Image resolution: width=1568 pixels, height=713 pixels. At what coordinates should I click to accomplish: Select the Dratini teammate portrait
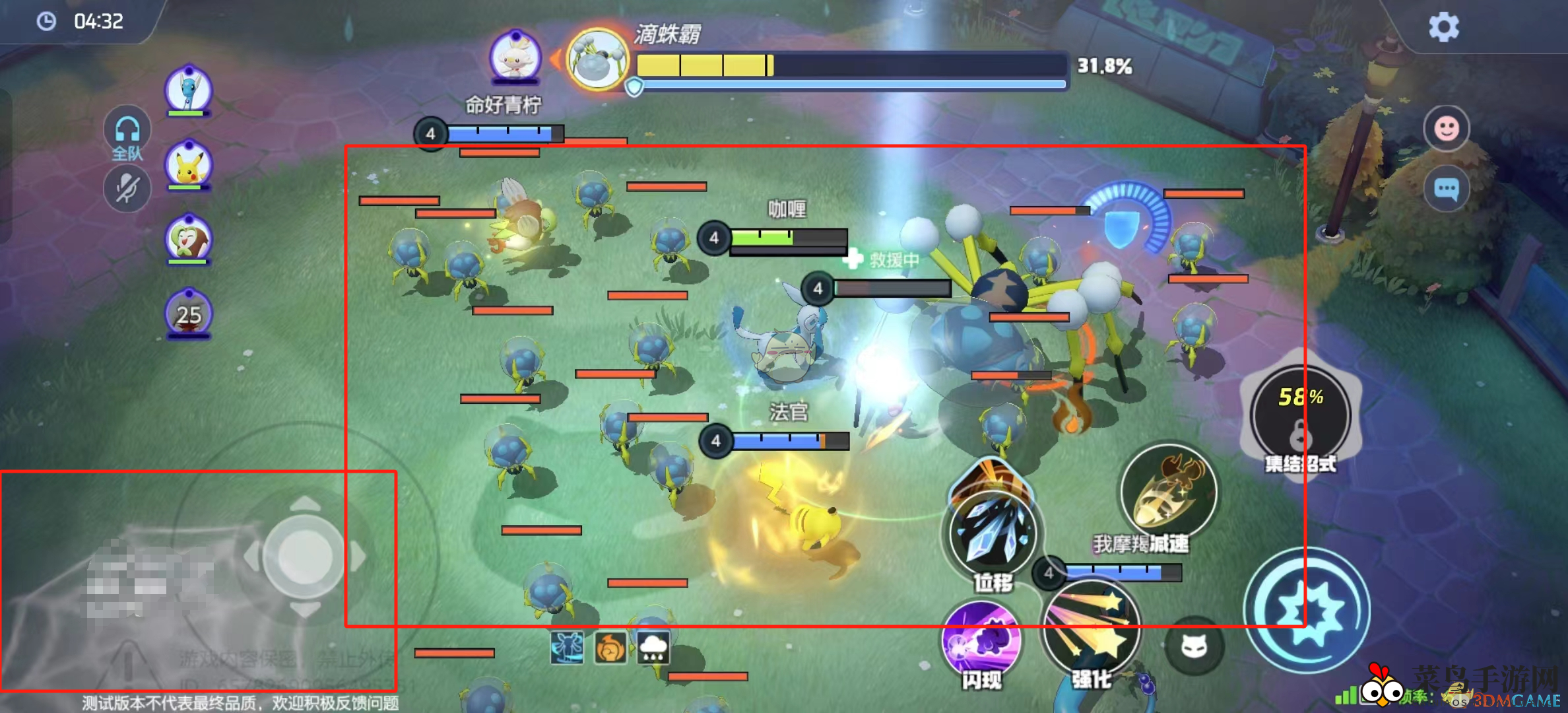tap(189, 89)
